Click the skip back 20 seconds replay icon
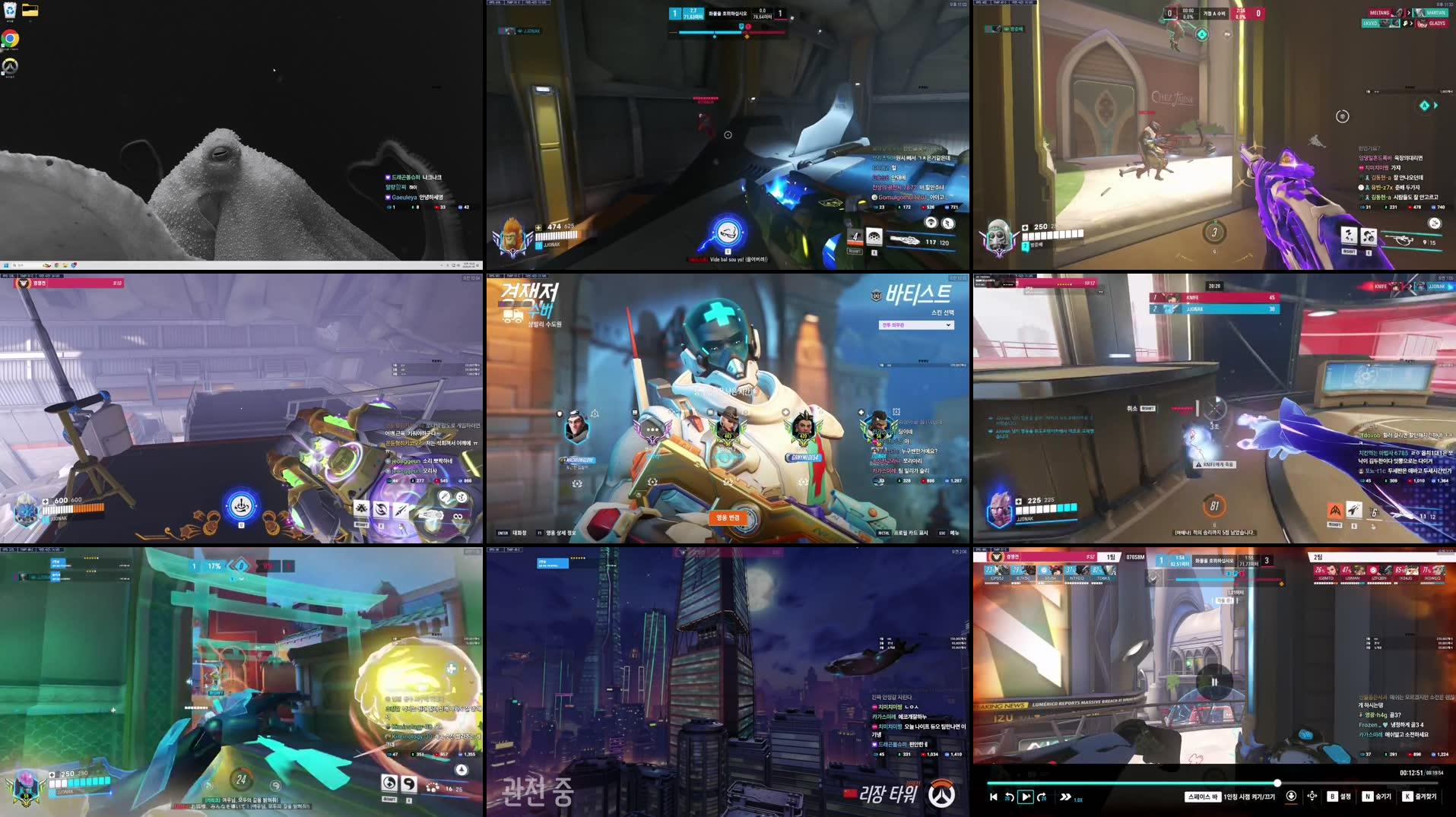The width and height of the screenshot is (1456, 817). 1008,797
